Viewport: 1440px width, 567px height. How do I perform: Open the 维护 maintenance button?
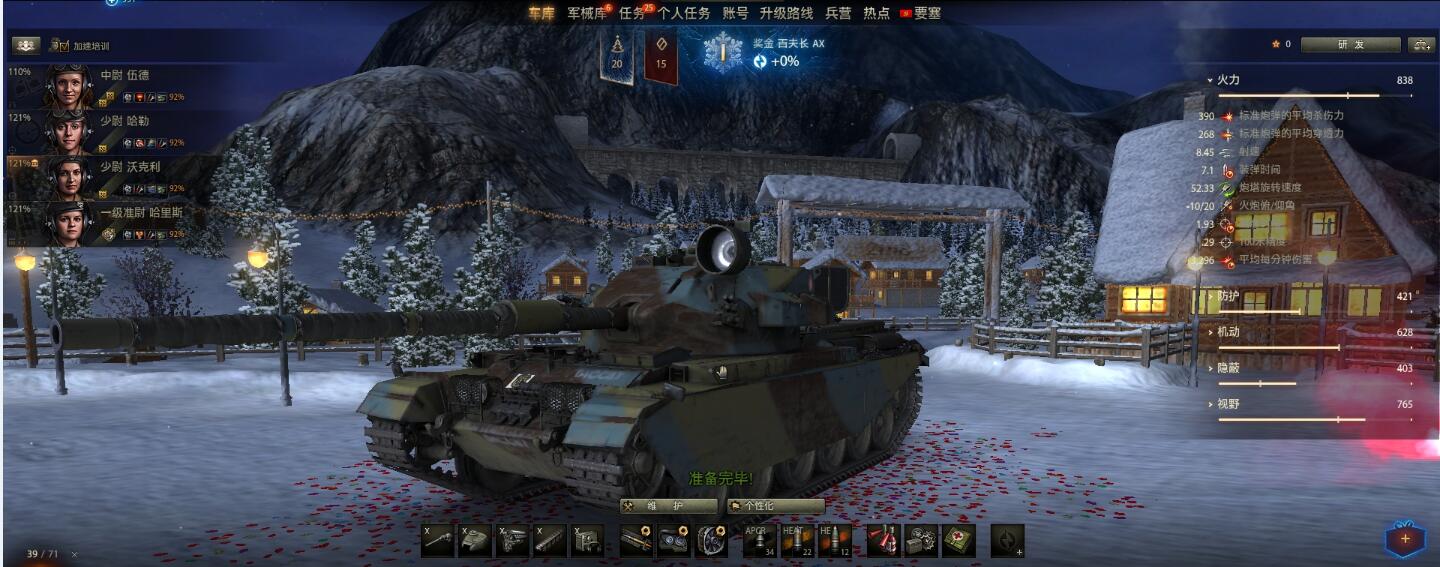point(669,506)
